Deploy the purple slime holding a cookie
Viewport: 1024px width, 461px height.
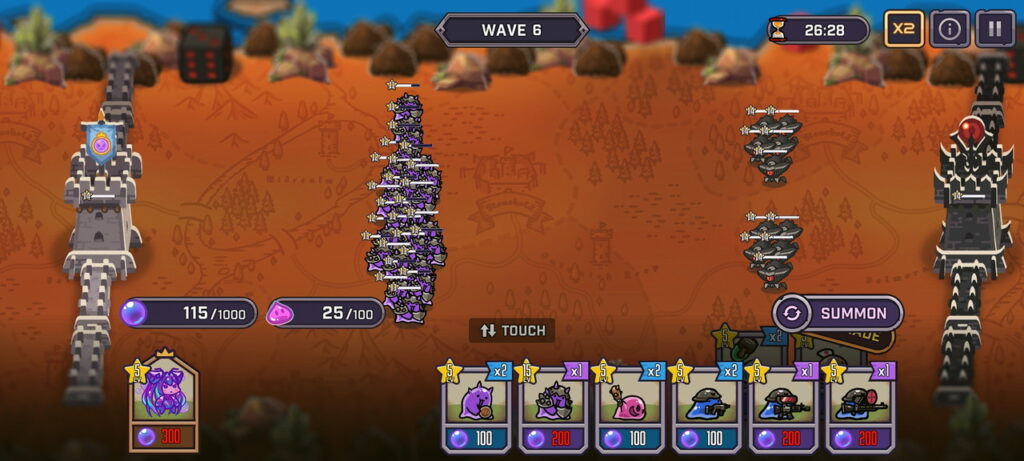coord(476,406)
